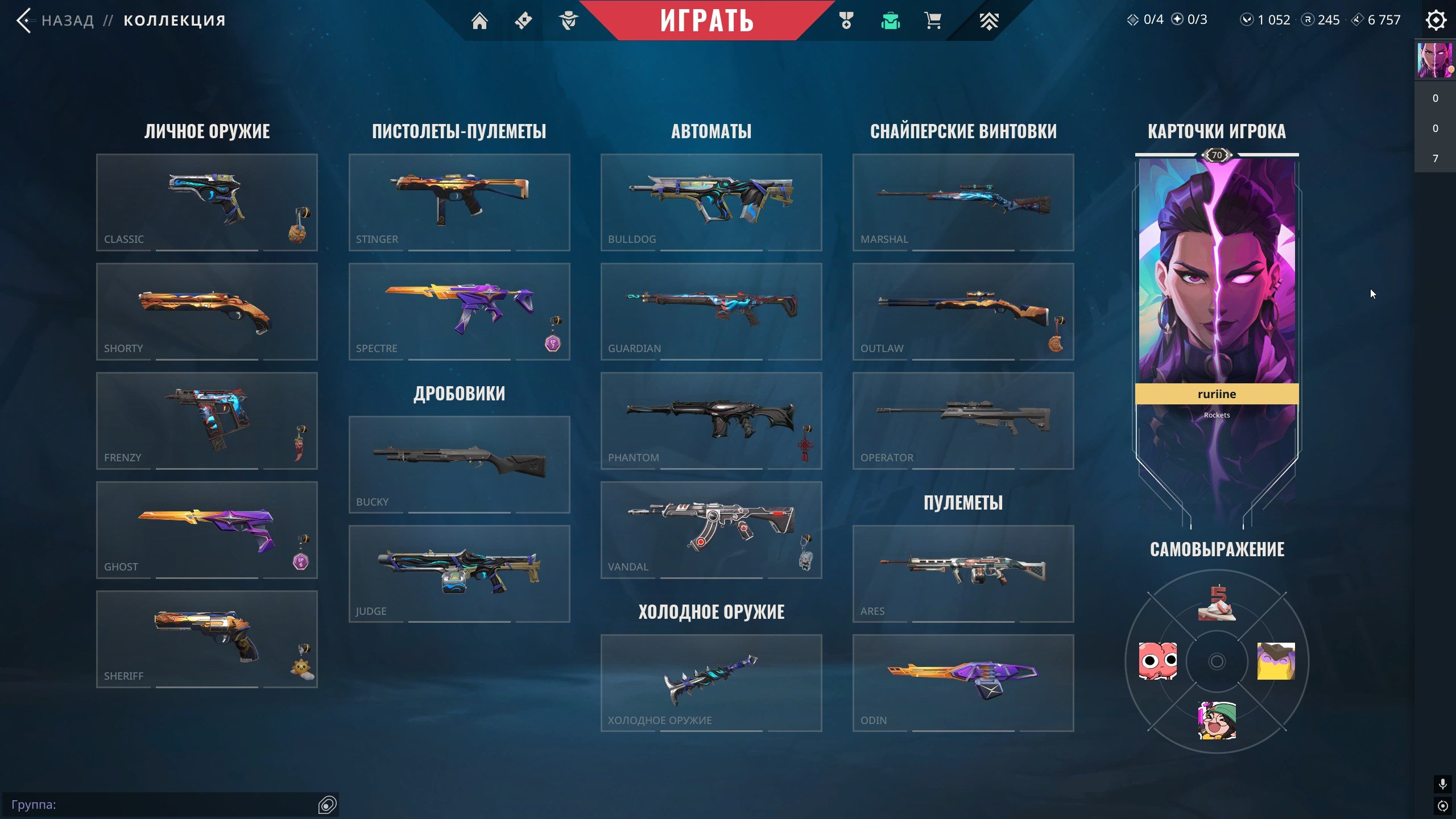This screenshot has width=1456, height=819.
Task: Open the home screen icon
Action: click(x=481, y=20)
